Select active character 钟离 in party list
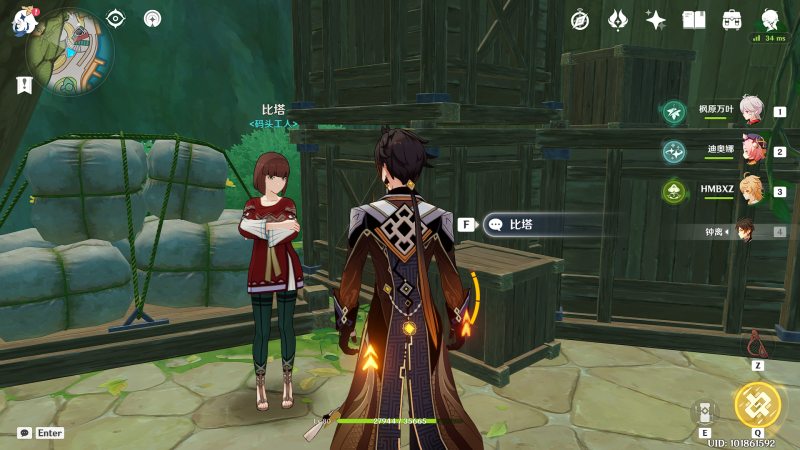800x450 pixels. [x=745, y=231]
